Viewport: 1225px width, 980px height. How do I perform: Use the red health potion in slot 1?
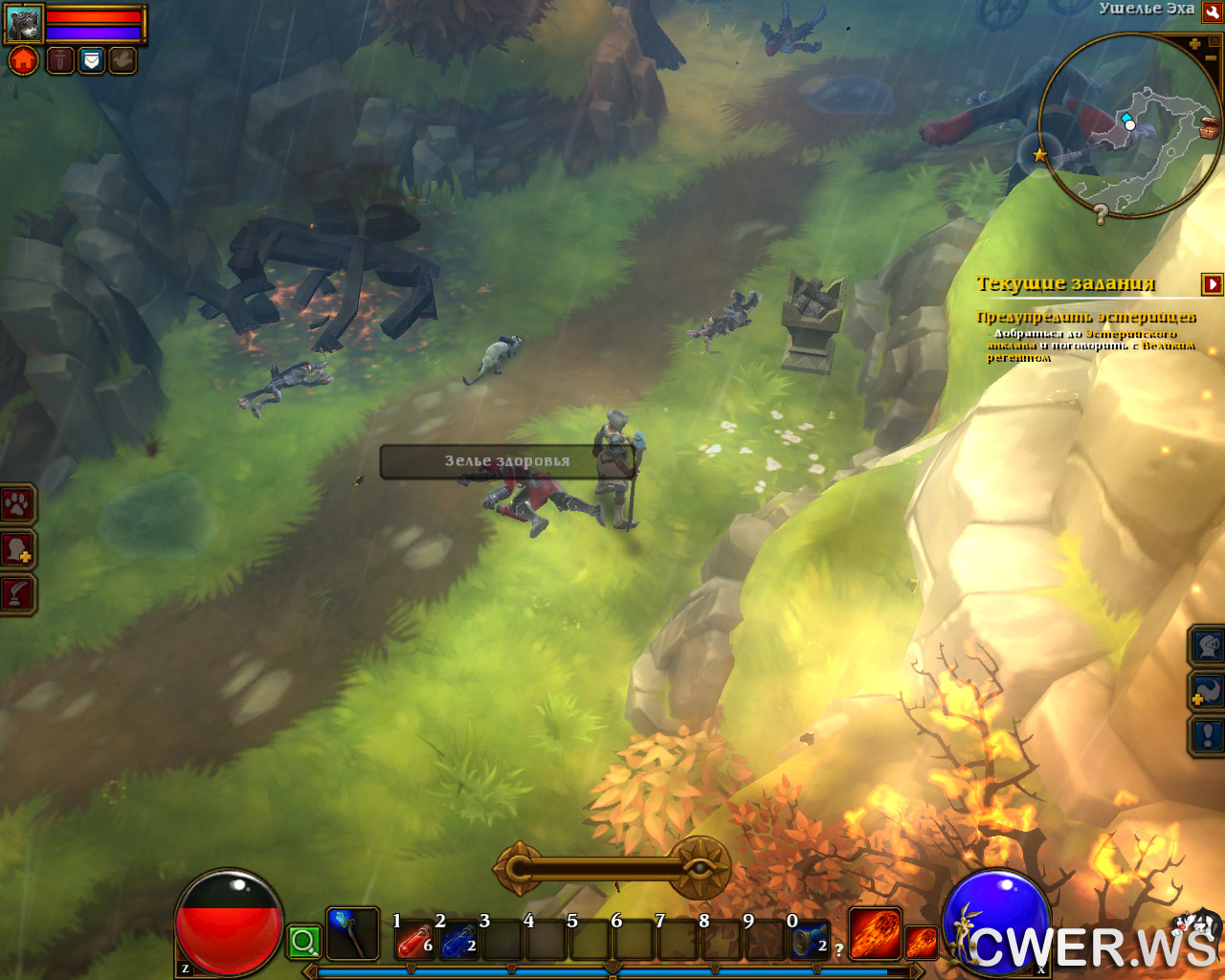(x=415, y=942)
